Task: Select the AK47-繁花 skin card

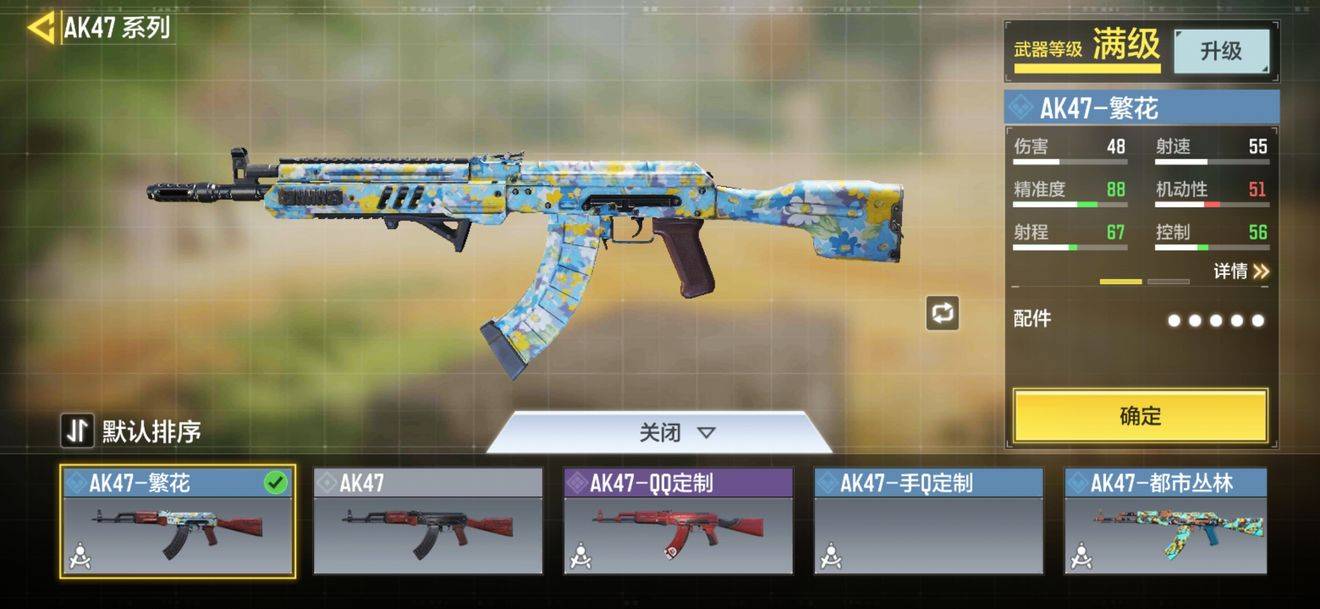Action: (x=178, y=522)
